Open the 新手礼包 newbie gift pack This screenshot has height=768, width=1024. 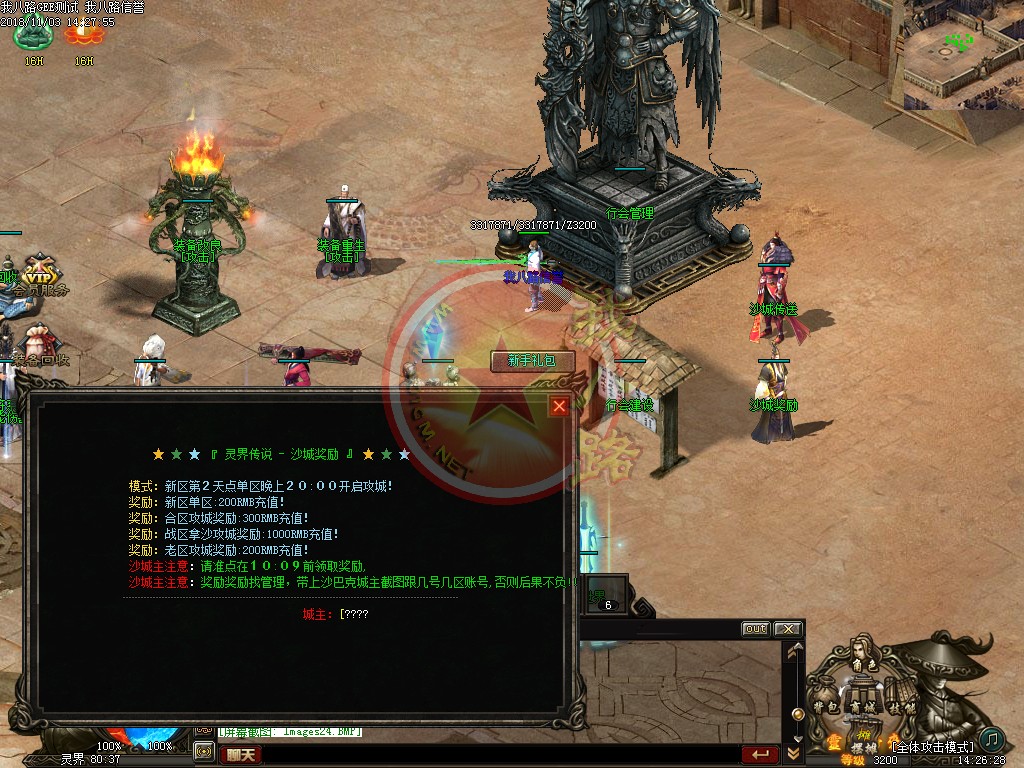532,361
